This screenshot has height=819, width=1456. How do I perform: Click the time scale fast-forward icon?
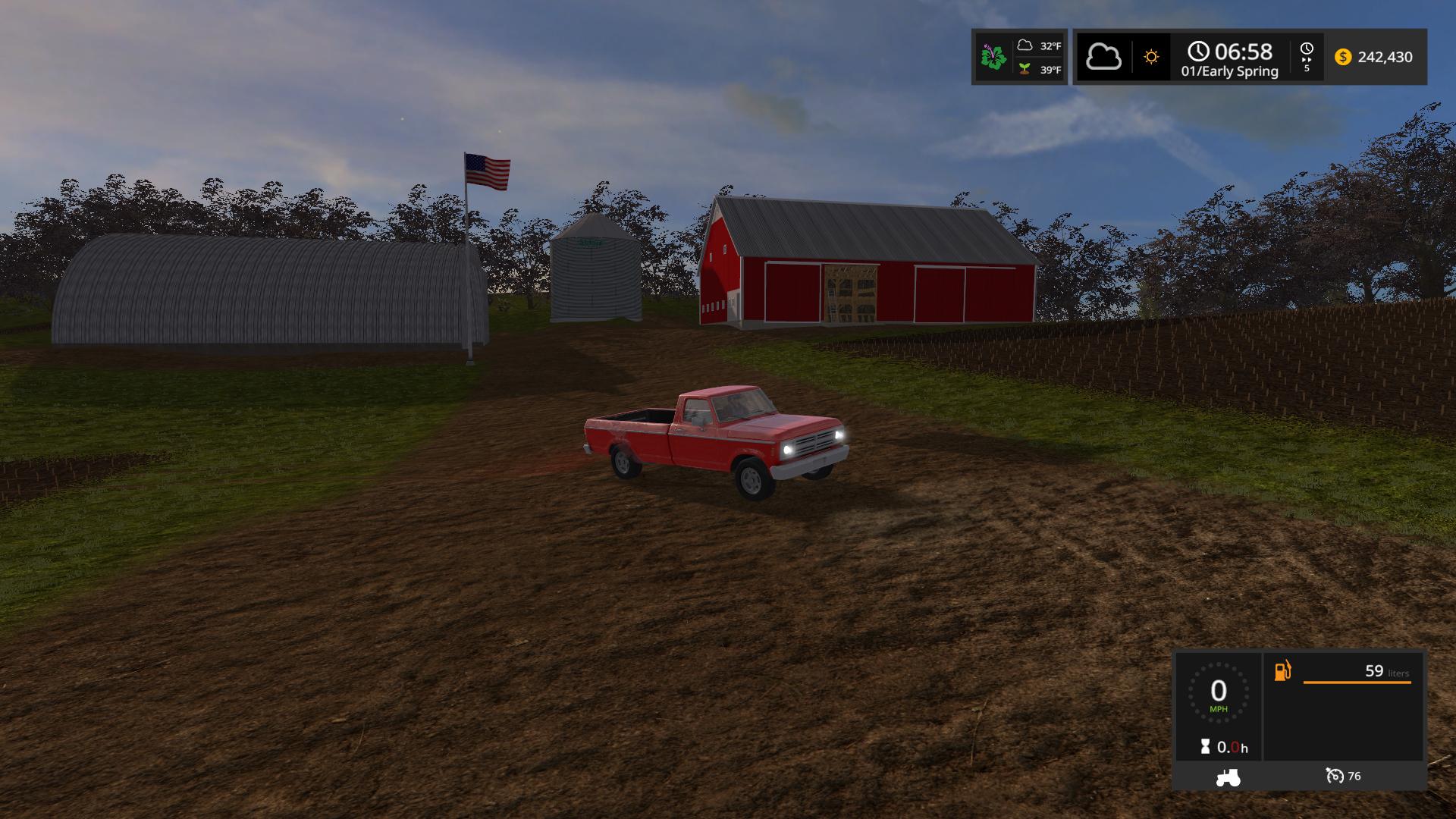[x=1307, y=57]
